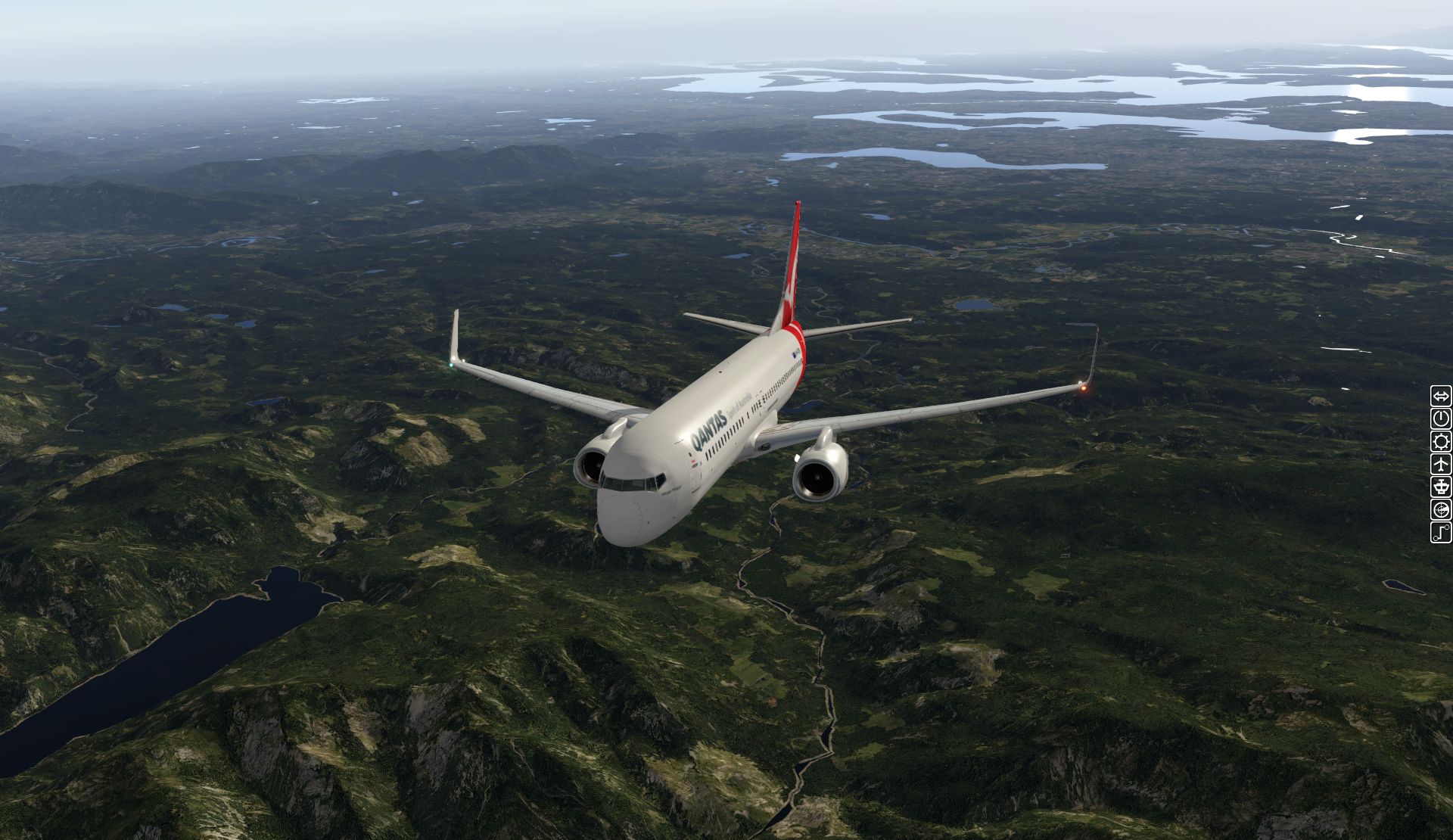The image size is (1453, 840).
Task: Select the airplane icon in the toolbar
Action: tap(1441, 464)
